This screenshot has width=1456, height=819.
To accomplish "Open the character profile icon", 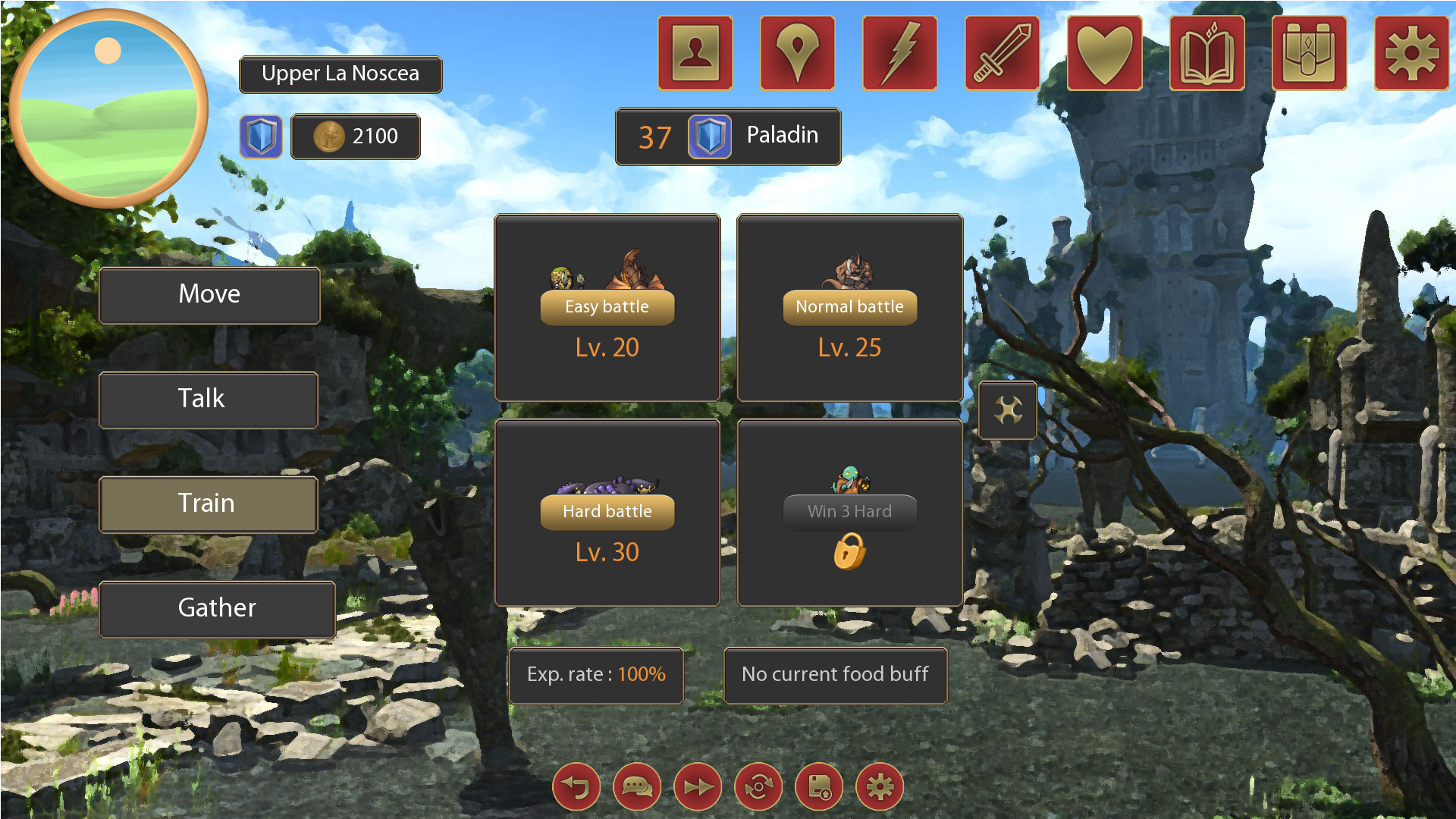I will 695,52.
